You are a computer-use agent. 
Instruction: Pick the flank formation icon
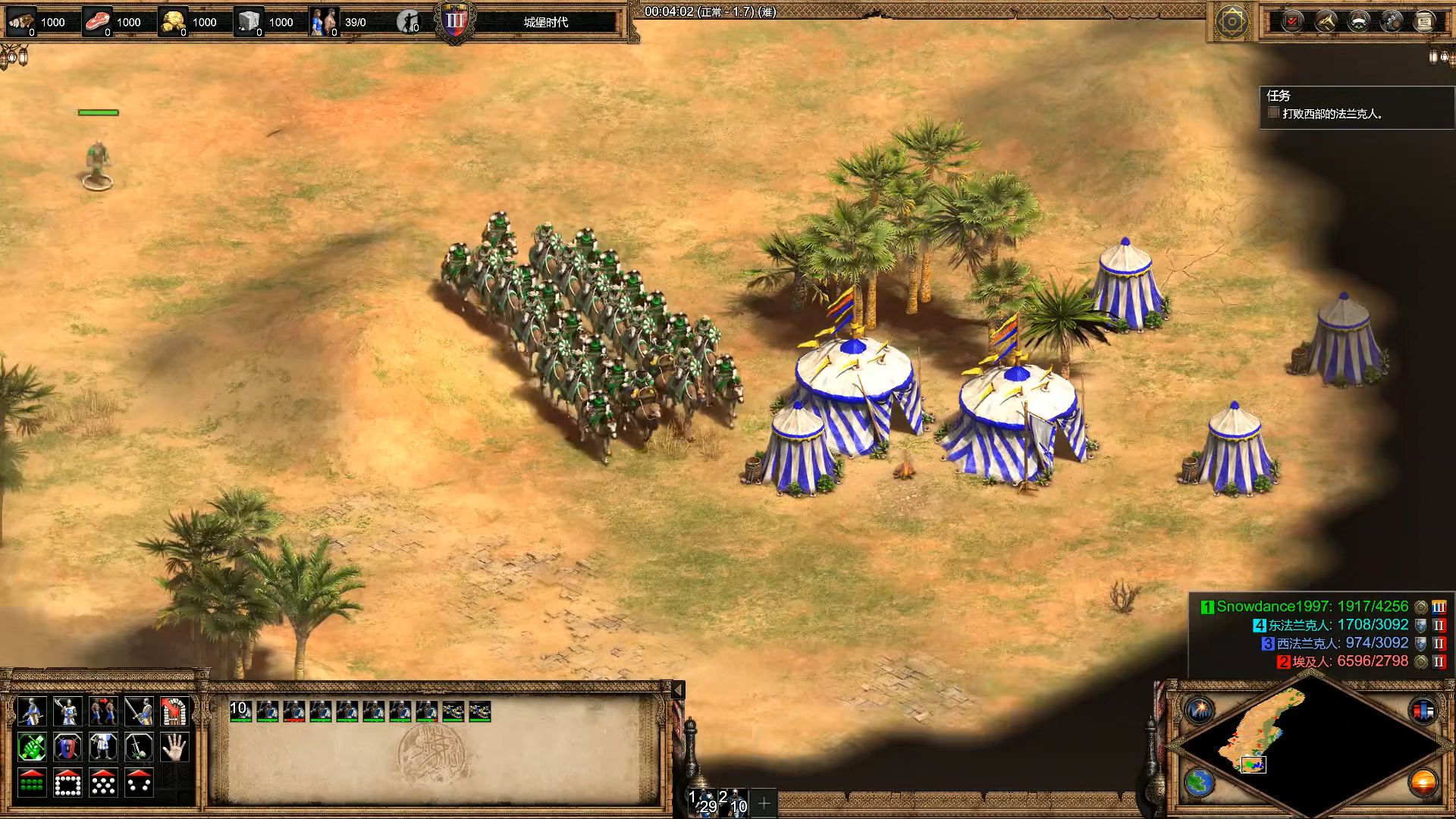pyautogui.click(x=139, y=783)
